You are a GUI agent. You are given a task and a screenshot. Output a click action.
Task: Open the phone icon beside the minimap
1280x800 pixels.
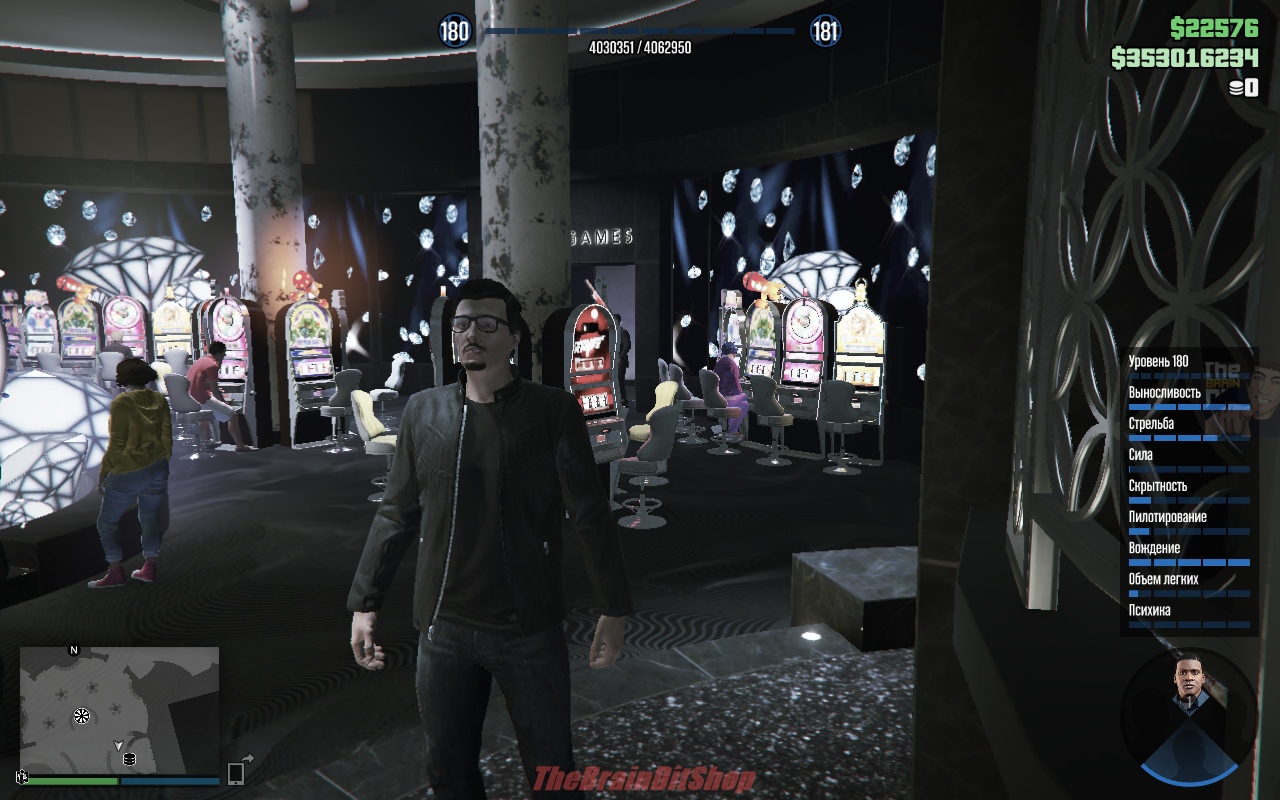point(236,772)
